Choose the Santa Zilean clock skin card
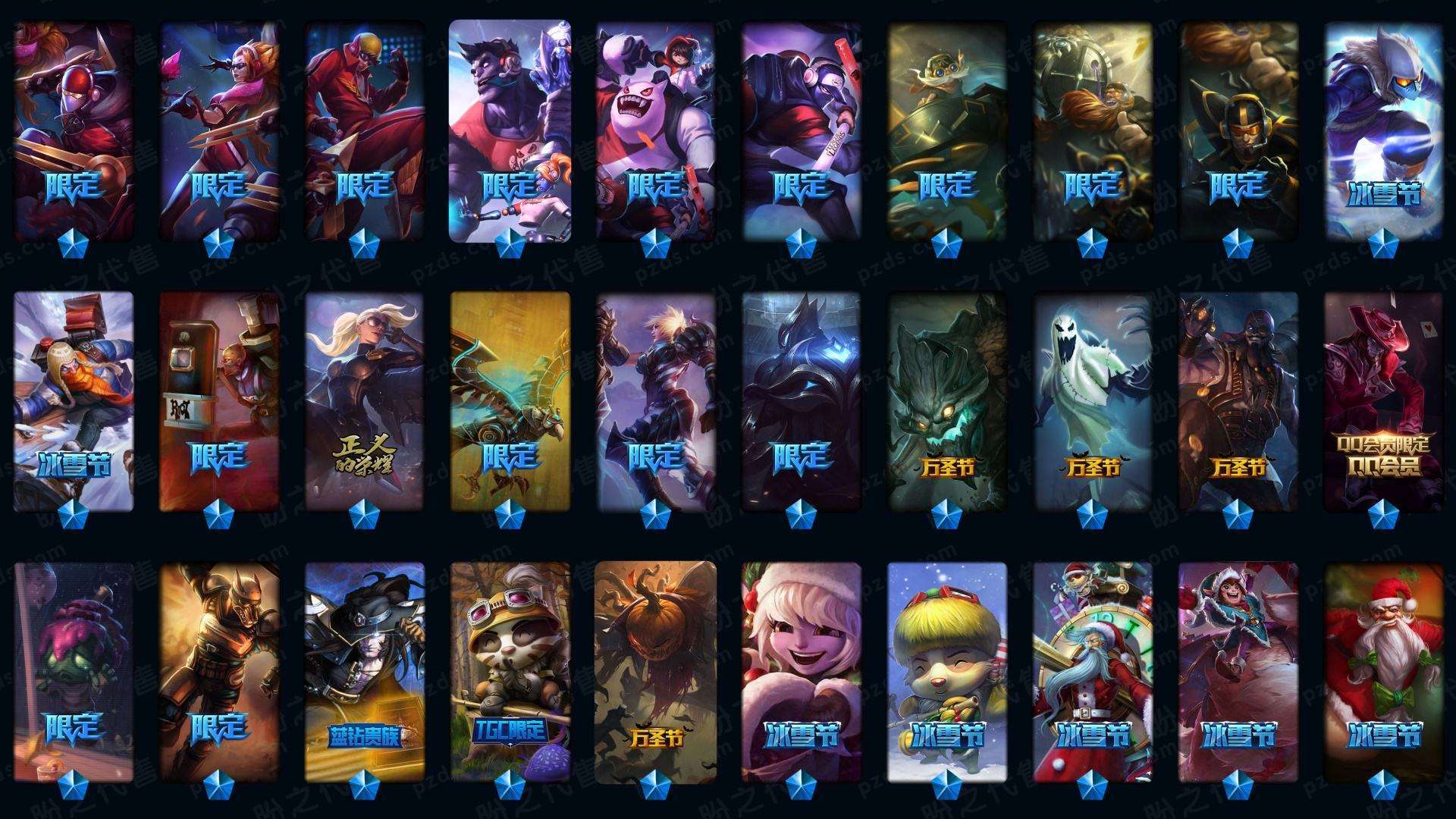 (x=1092, y=671)
